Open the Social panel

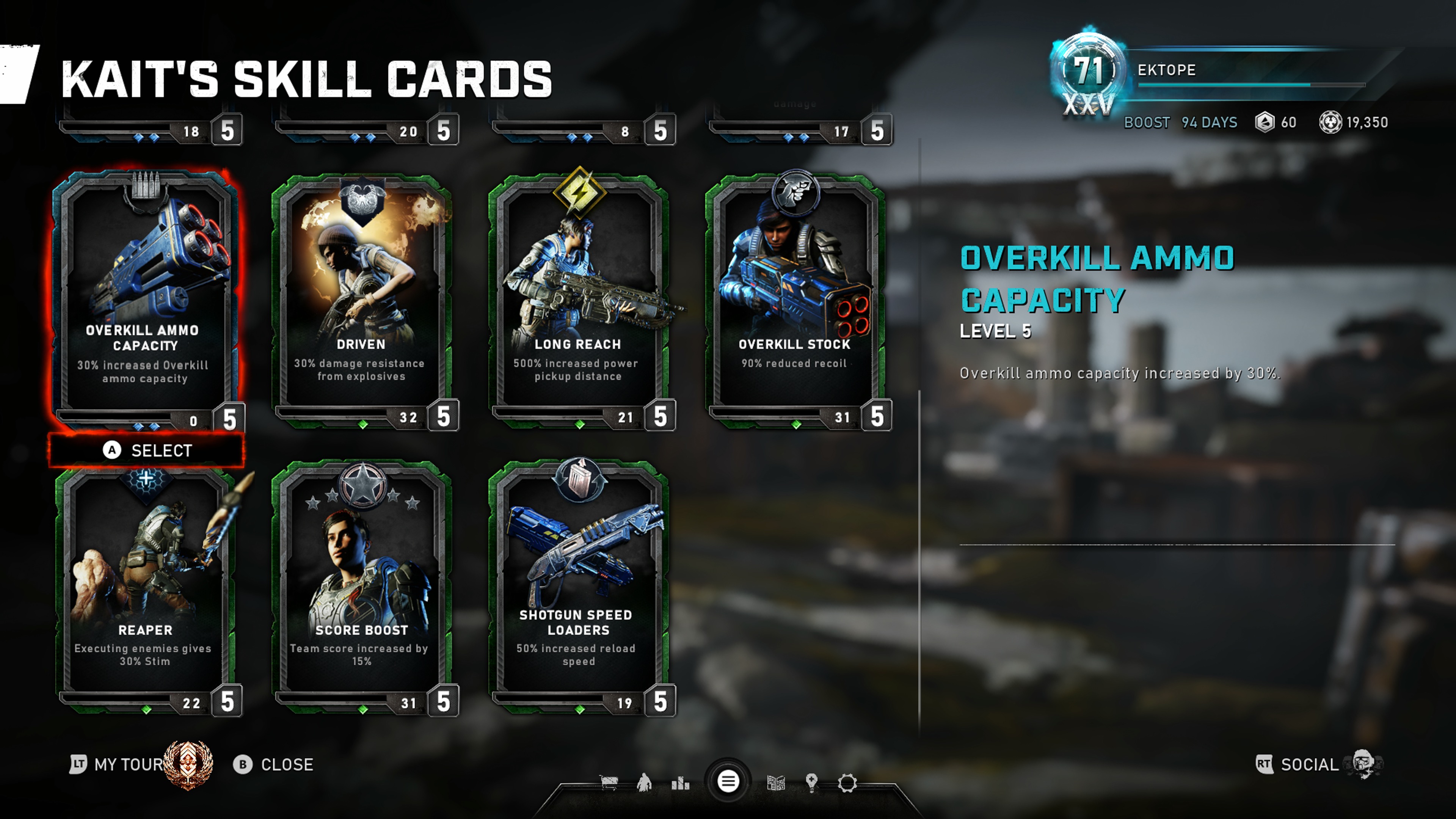[x=1309, y=765]
